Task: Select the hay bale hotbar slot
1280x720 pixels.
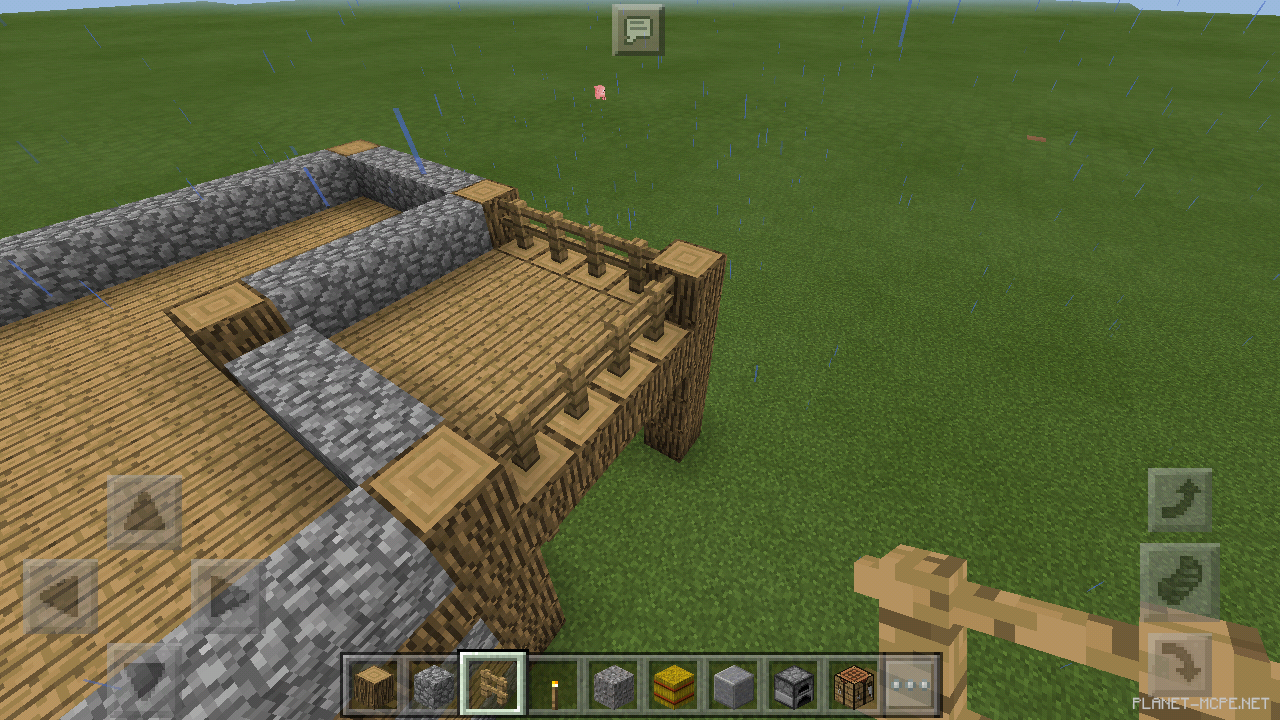Action: click(x=671, y=683)
